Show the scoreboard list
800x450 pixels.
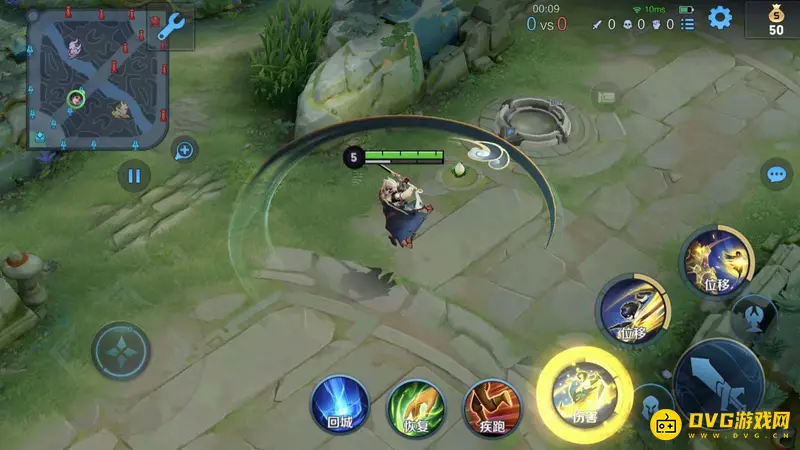coord(687,23)
